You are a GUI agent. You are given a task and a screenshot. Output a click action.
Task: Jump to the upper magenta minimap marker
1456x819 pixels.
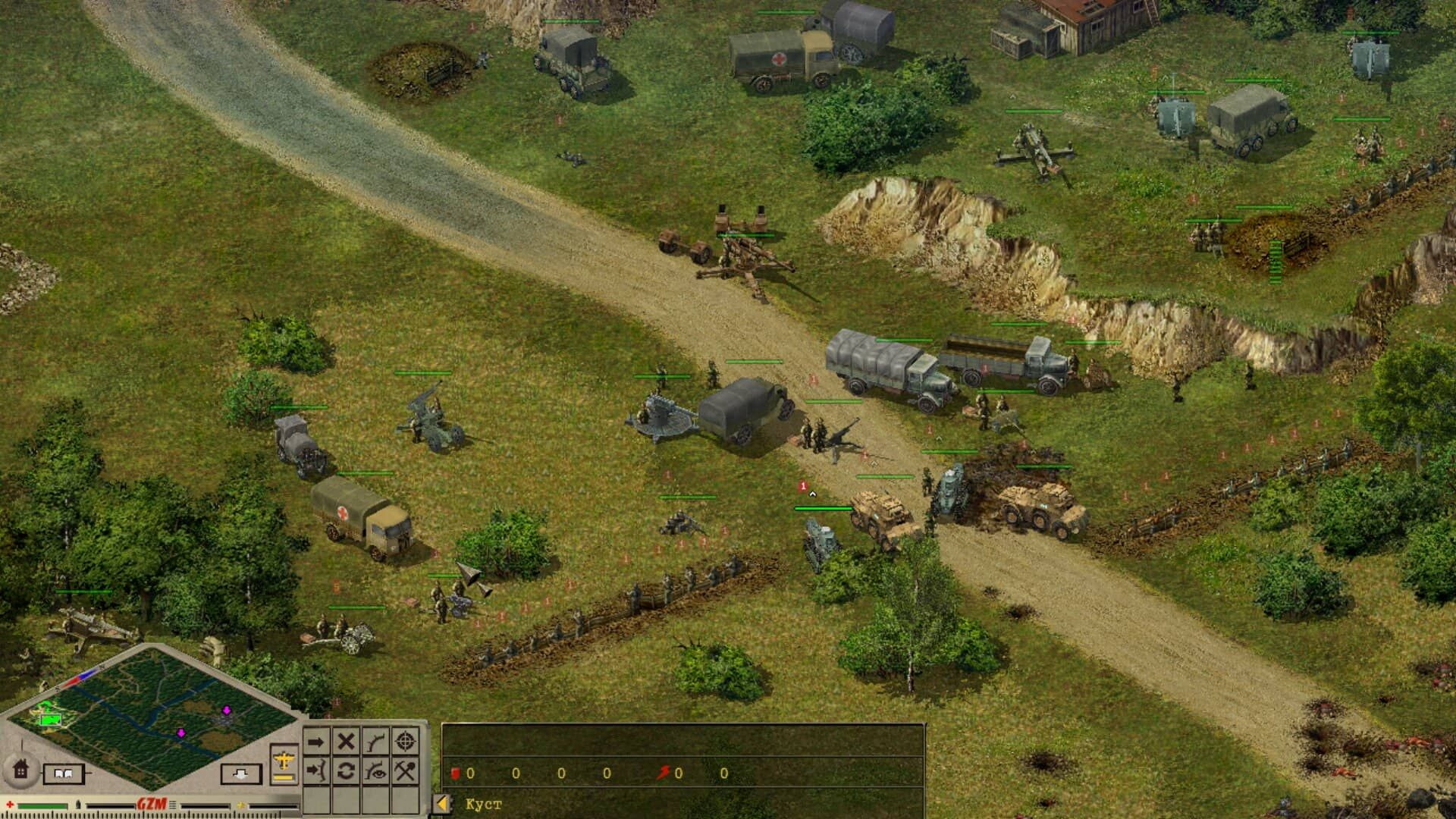point(226,710)
